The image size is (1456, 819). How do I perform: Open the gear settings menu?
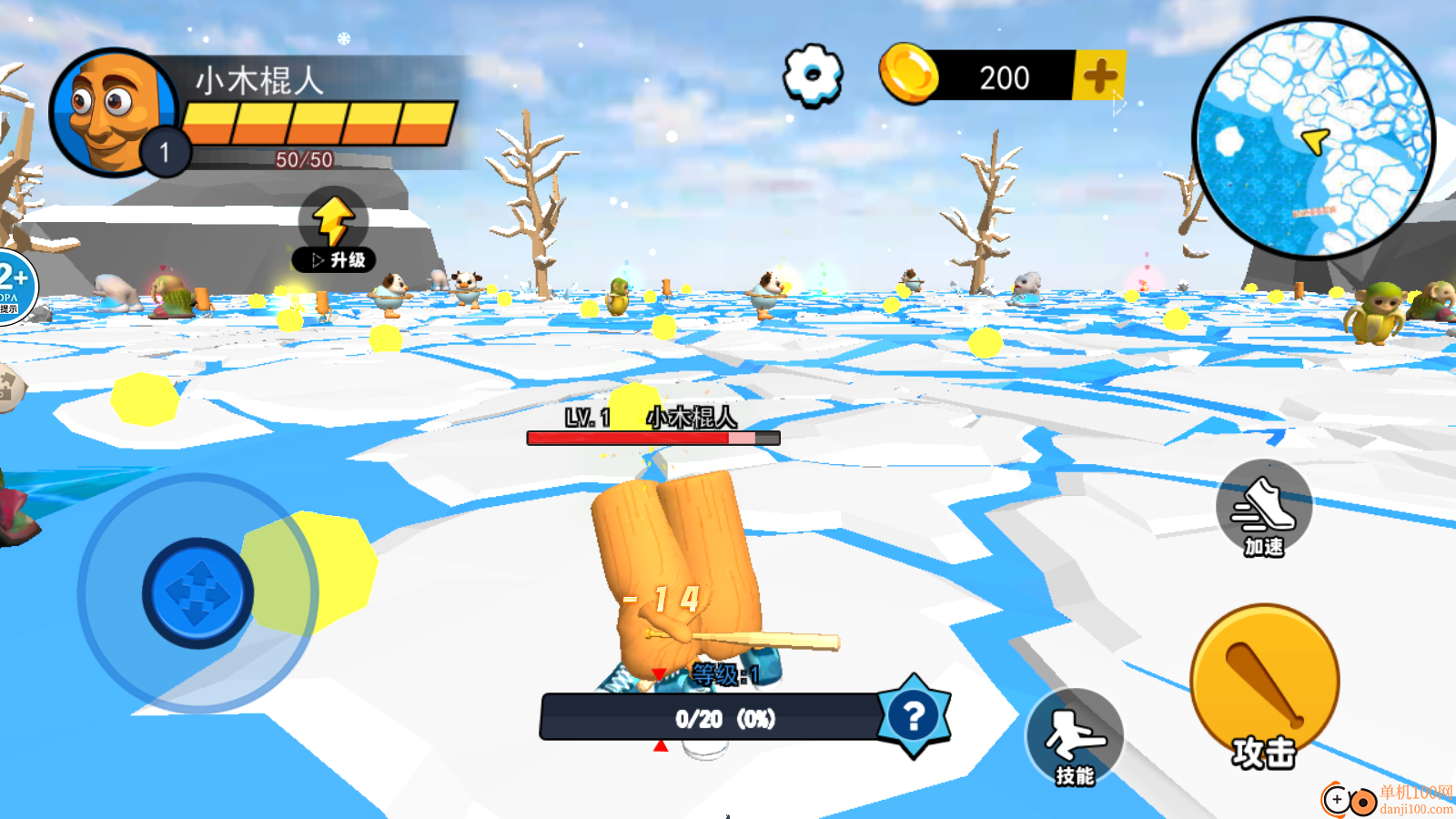pos(813,76)
